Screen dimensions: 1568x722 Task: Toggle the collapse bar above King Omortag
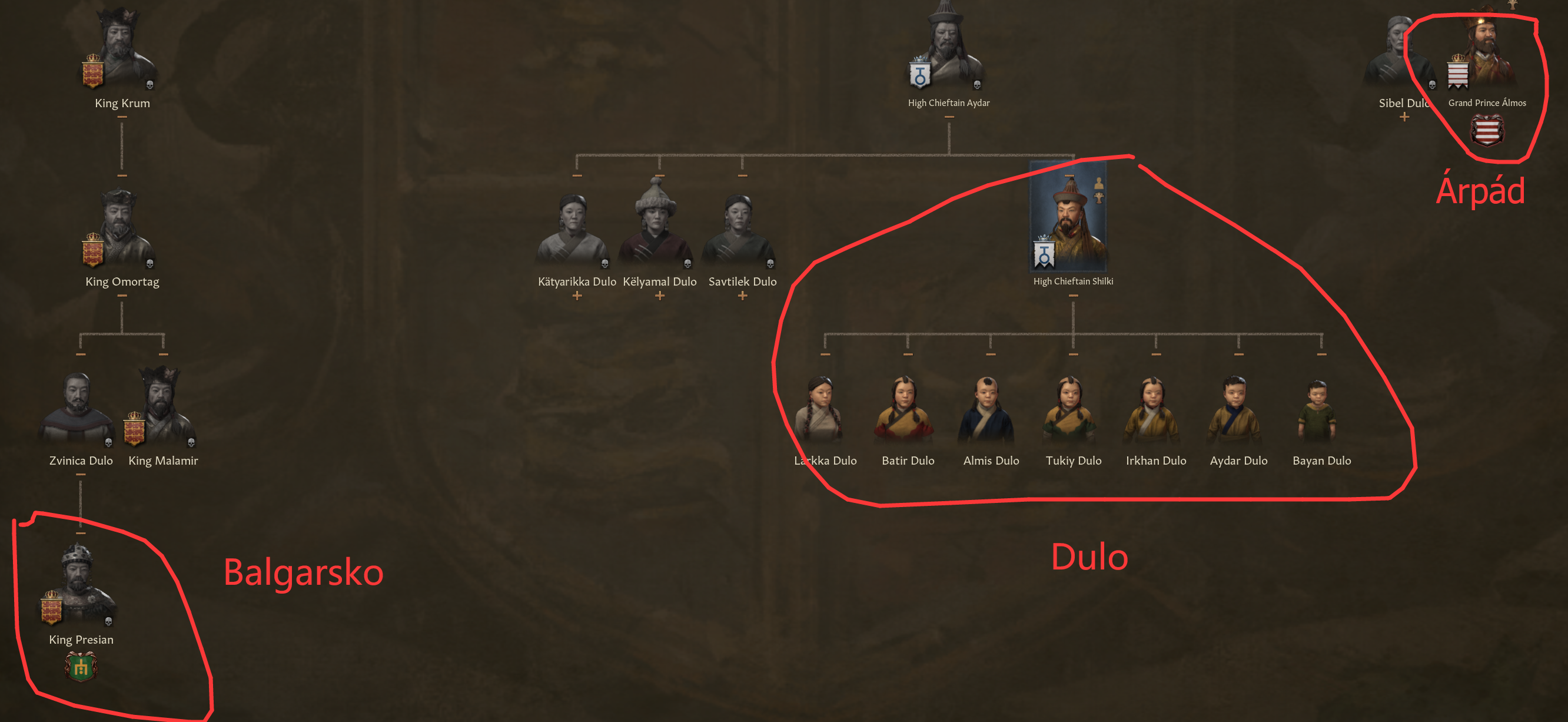point(122,175)
